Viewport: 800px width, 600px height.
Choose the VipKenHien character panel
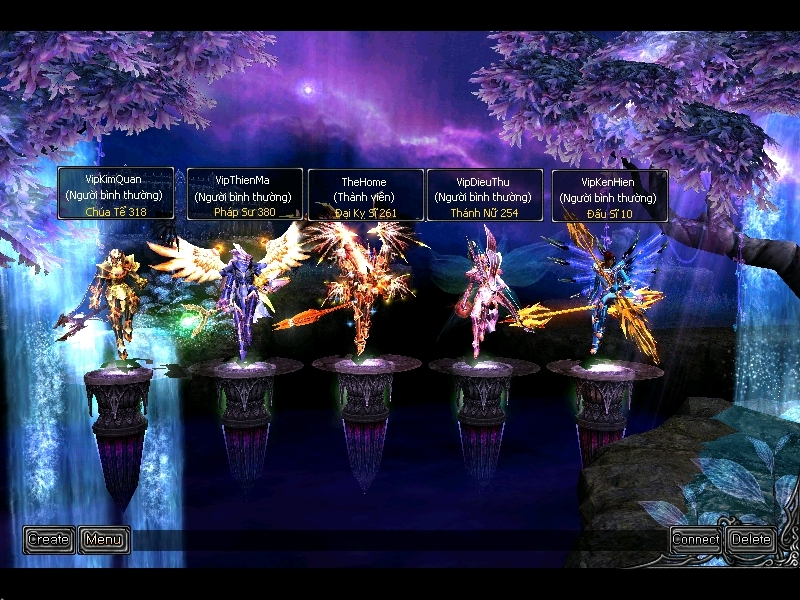[x=610, y=195]
